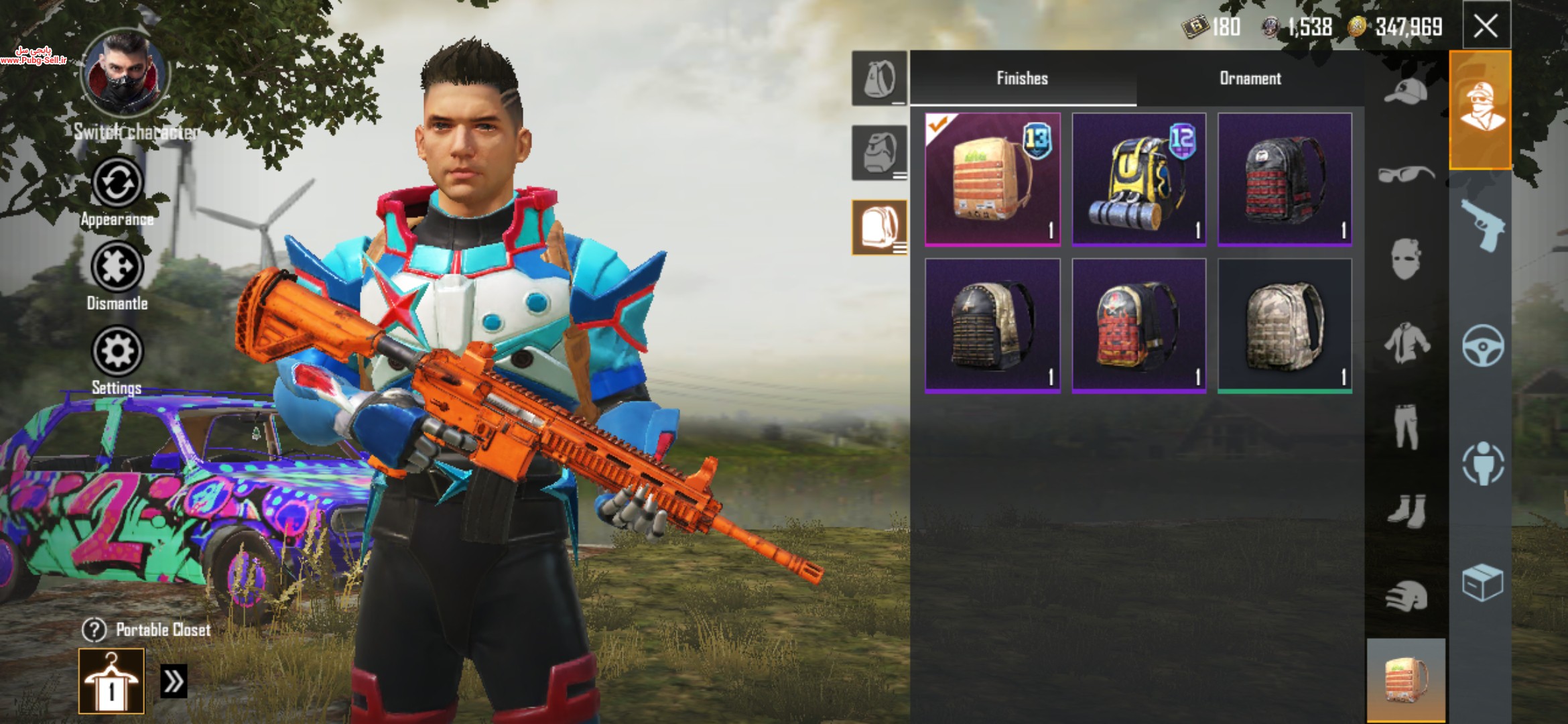This screenshot has height=724, width=1568.
Task: Select the yellow level 12 backpack skin
Action: [x=1138, y=179]
